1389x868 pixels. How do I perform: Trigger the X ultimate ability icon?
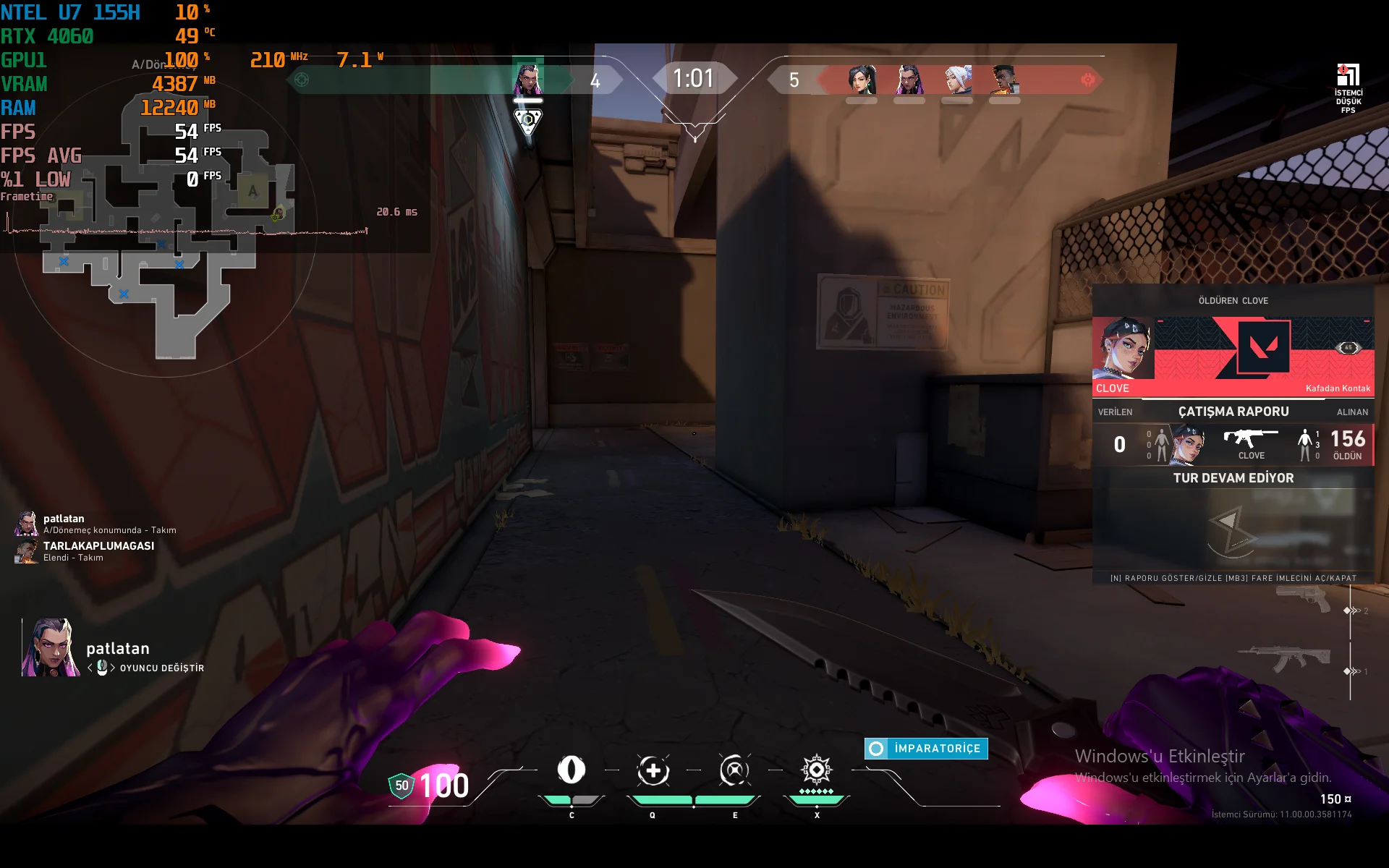click(x=817, y=770)
